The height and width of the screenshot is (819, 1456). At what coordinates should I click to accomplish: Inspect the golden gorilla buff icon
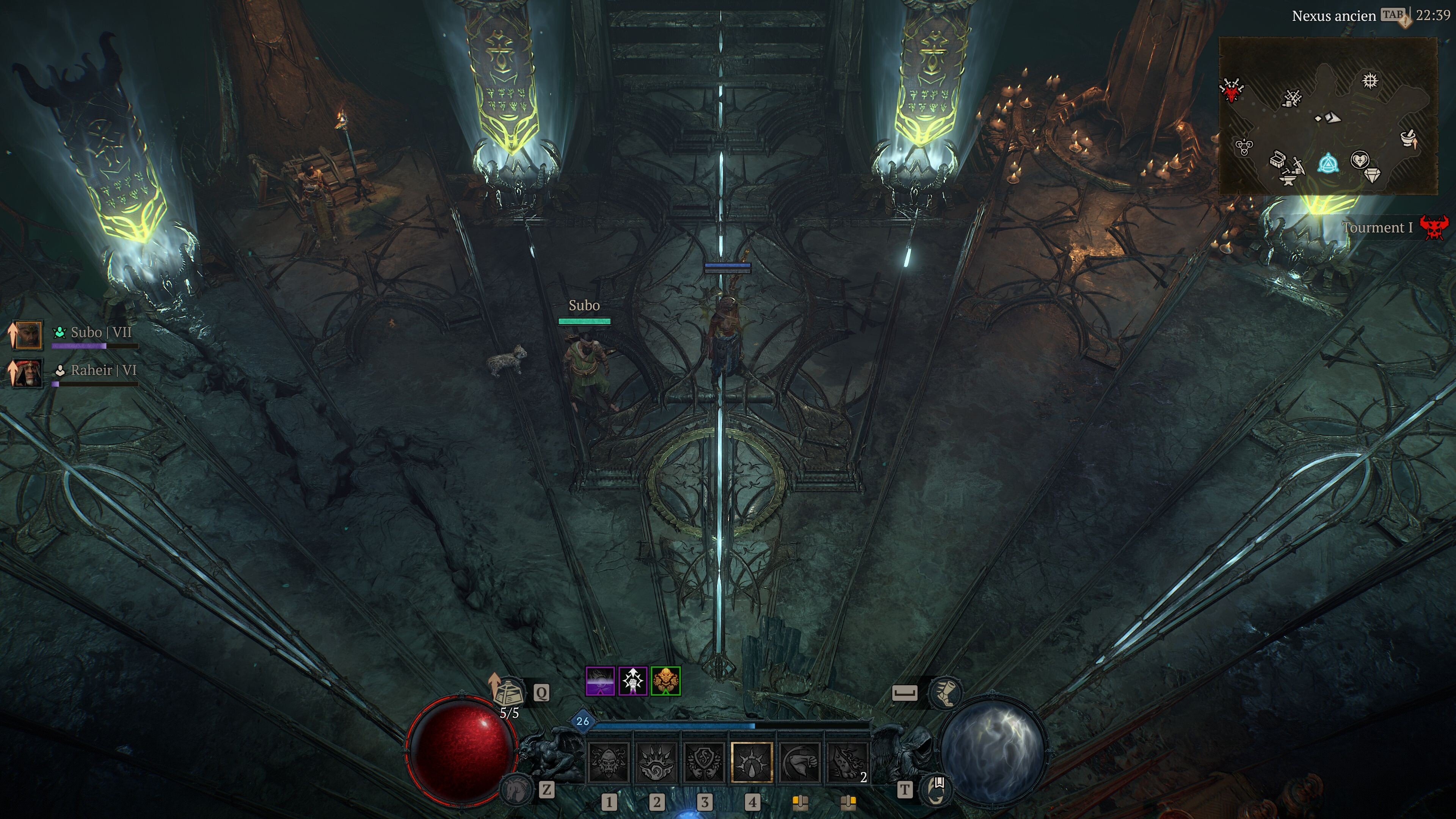pos(665,681)
